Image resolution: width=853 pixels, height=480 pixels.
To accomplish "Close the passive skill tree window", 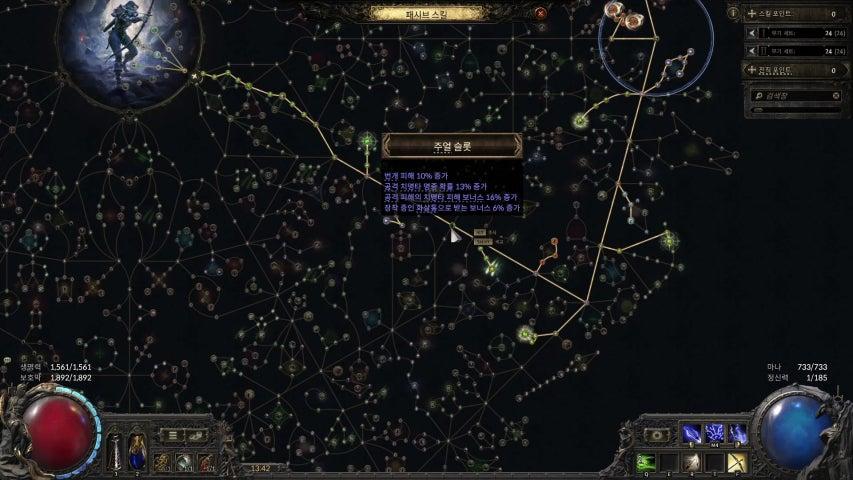I will coord(541,13).
